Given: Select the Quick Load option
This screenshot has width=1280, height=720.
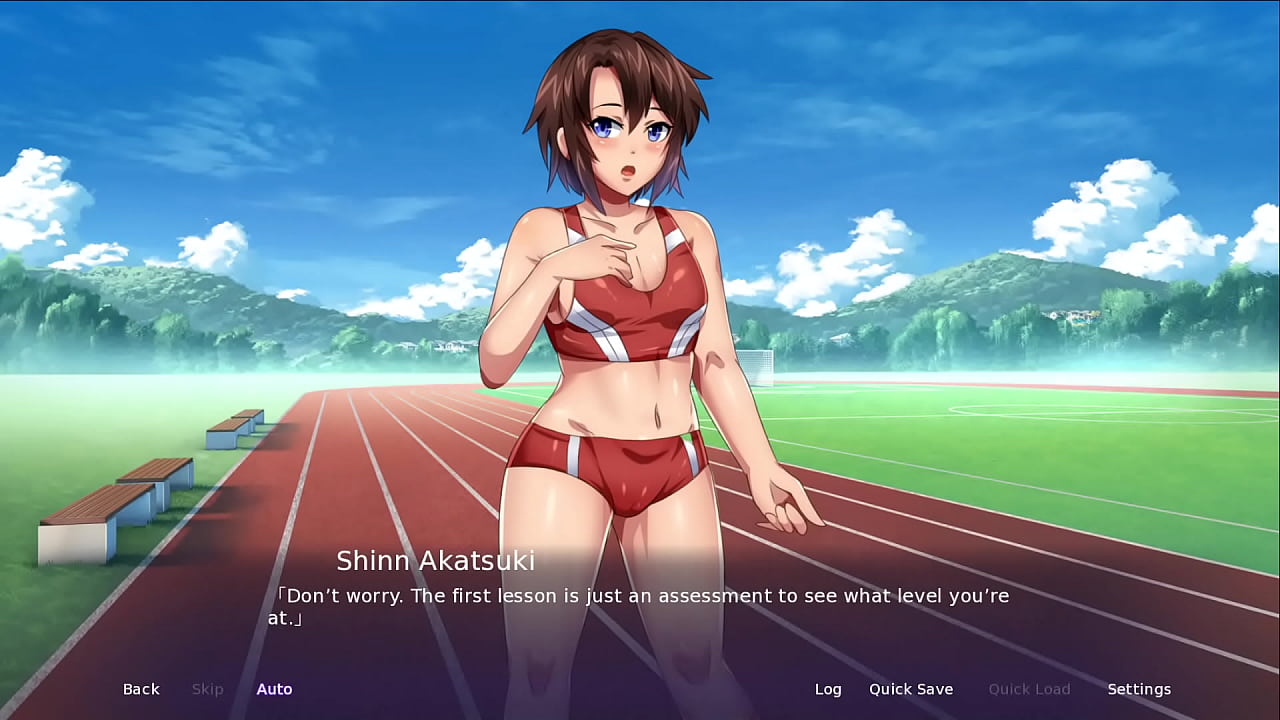Looking at the screenshot, I should (x=1029, y=689).
